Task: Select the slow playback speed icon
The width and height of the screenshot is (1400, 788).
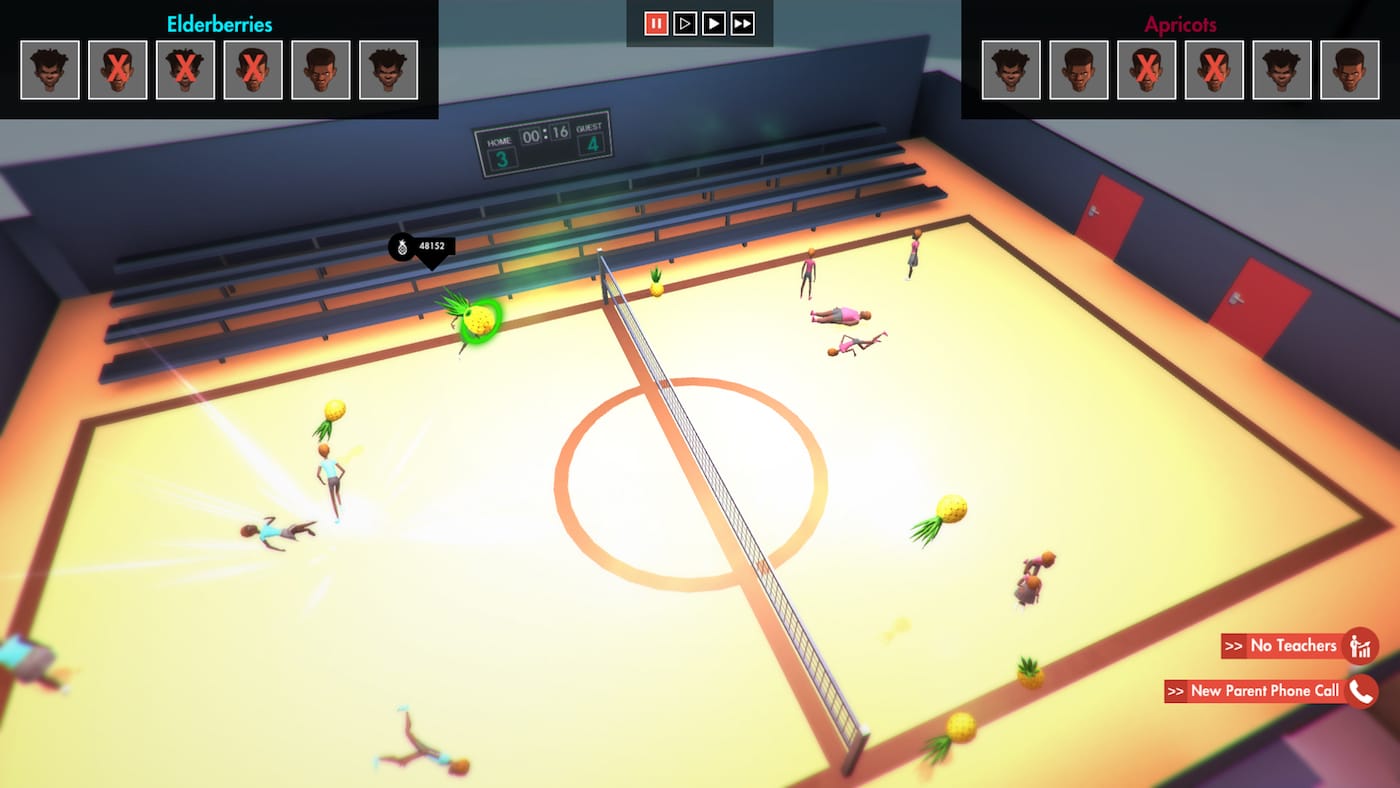Action: [x=685, y=23]
